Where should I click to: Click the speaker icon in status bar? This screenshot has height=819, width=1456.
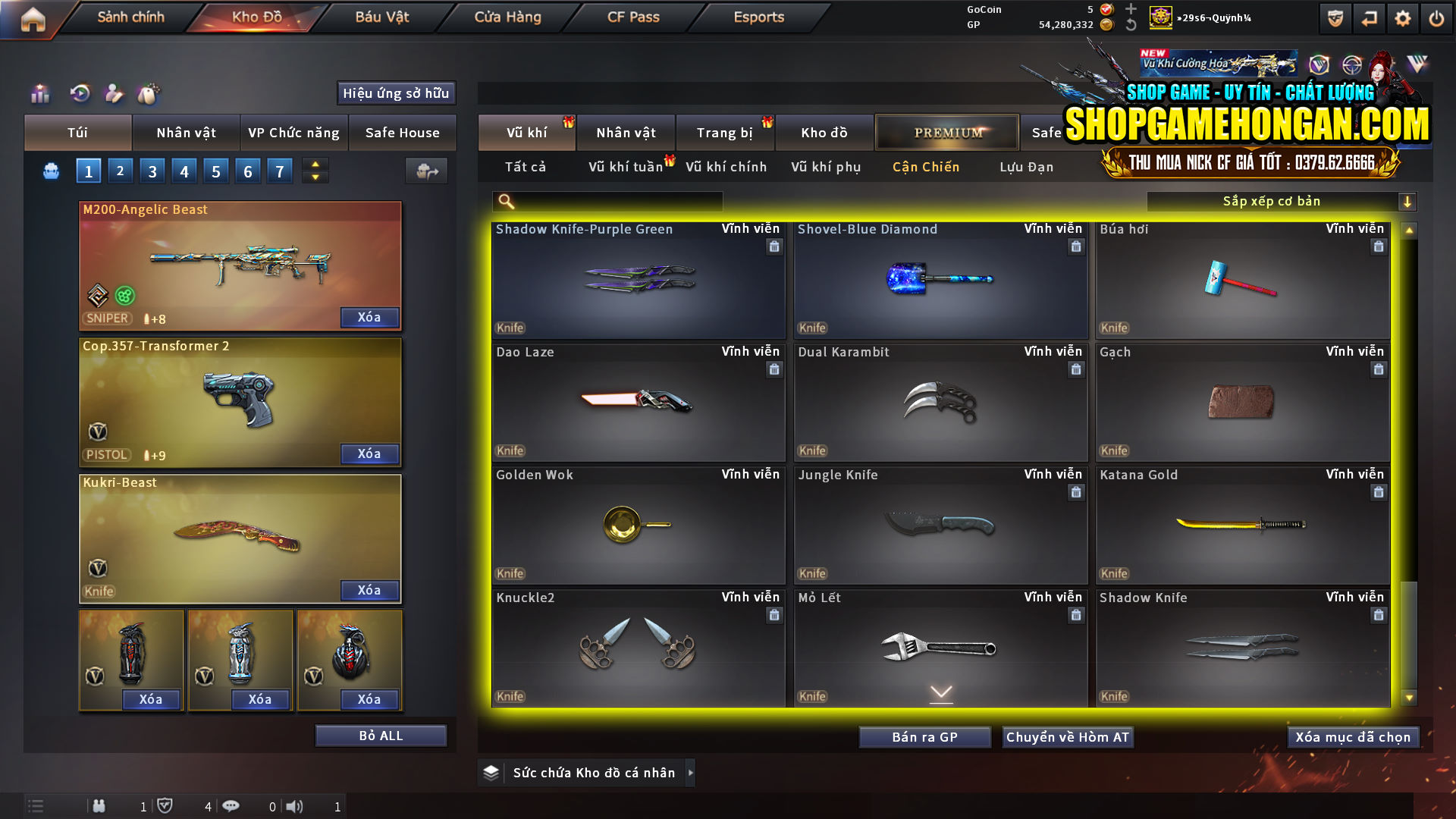pyautogui.click(x=296, y=806)
